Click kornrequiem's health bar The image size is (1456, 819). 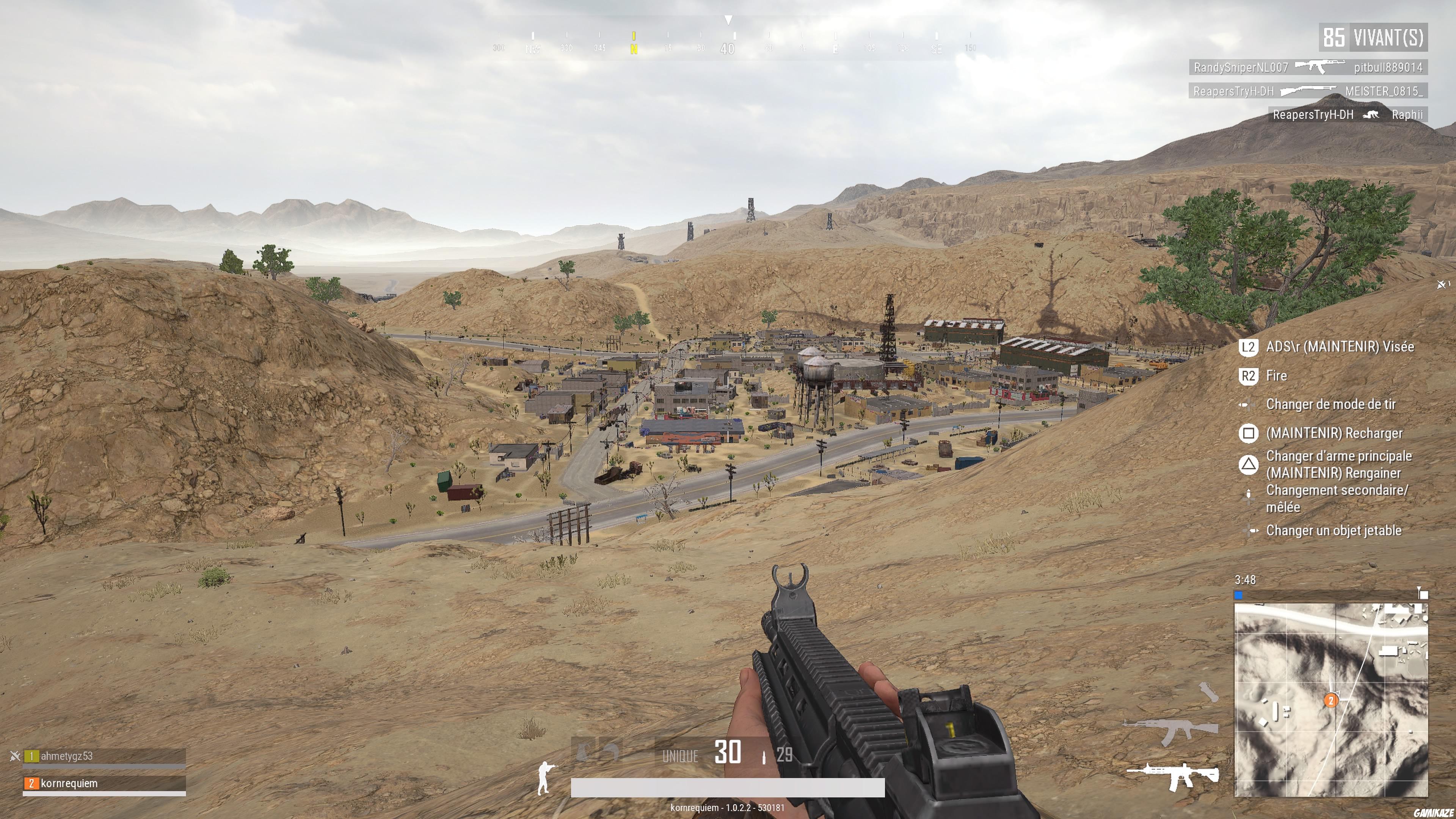[x=105, y=794]
